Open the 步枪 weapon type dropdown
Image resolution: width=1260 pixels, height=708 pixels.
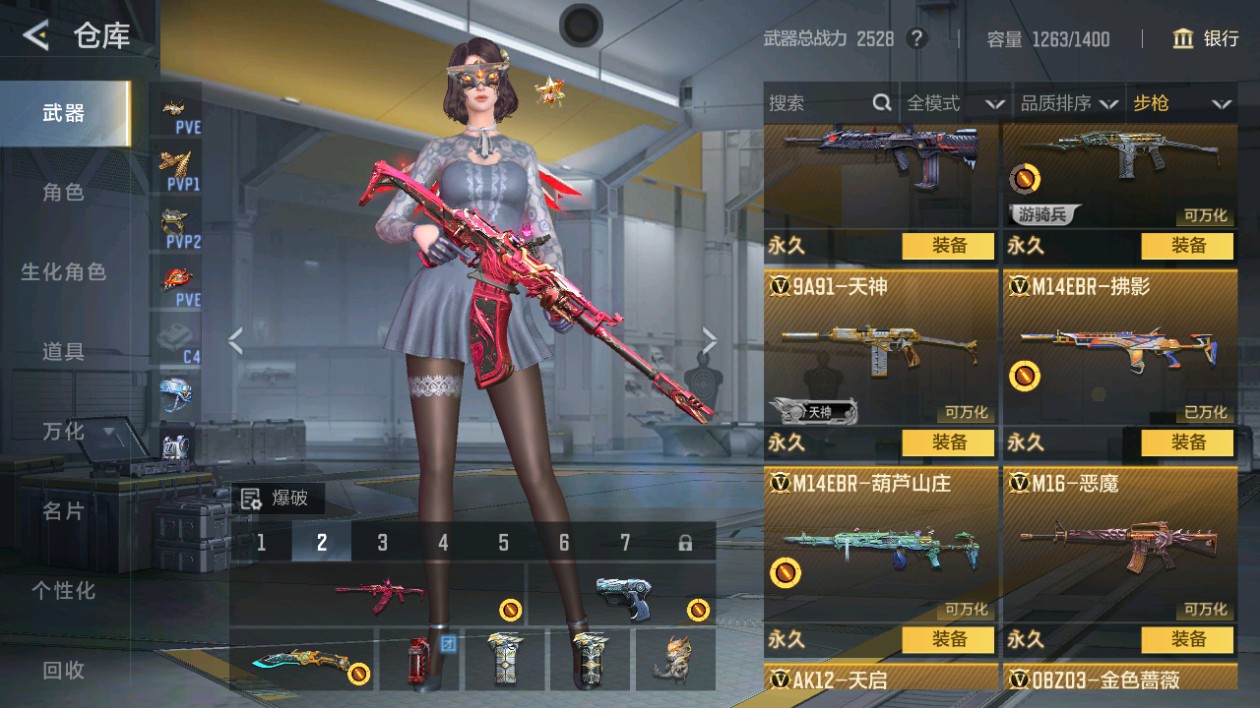point(1180,103)
